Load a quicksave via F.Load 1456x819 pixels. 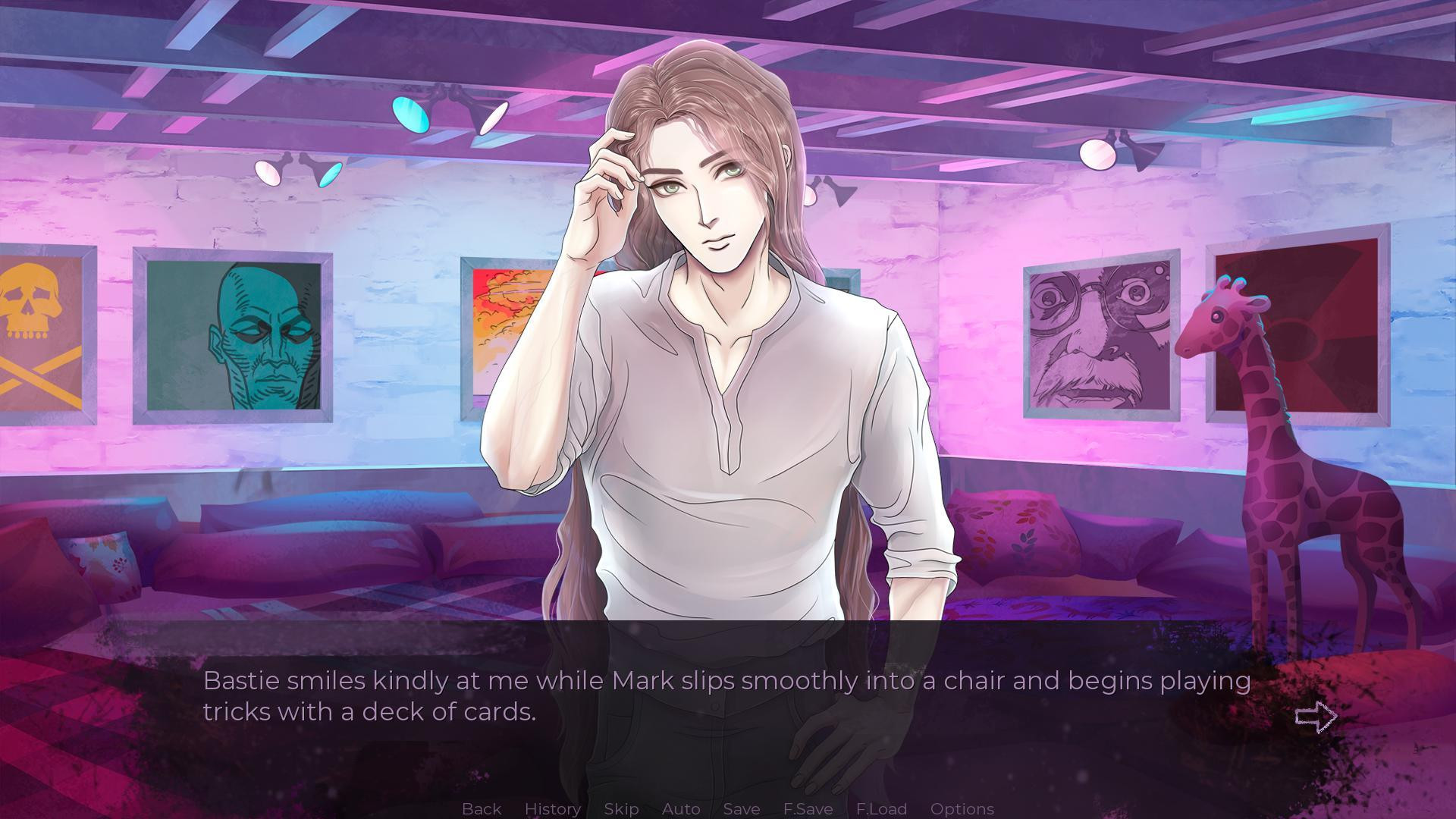point(880,808)
